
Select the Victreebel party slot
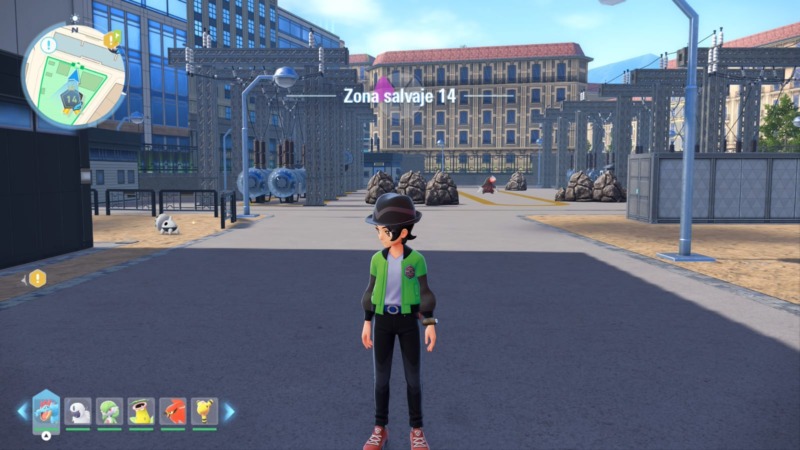[141, 410]
